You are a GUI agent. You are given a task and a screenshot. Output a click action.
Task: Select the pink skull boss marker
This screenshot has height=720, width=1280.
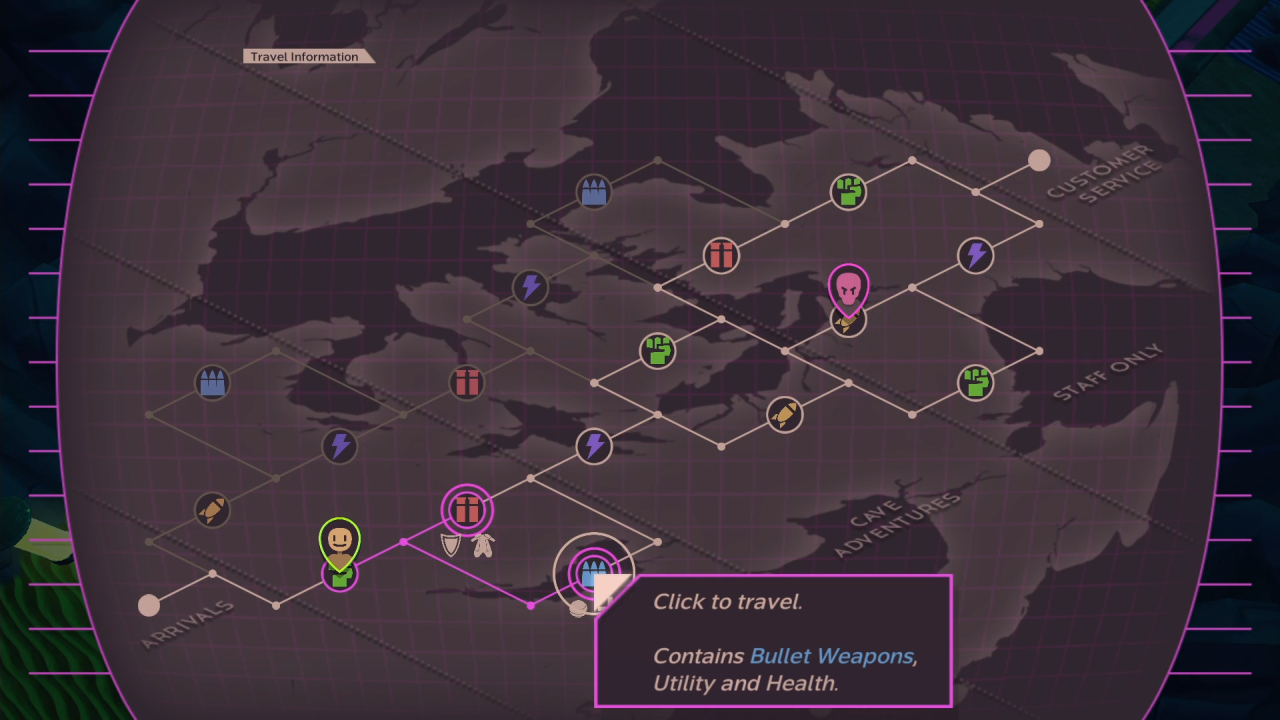click(x=848, y=288)
